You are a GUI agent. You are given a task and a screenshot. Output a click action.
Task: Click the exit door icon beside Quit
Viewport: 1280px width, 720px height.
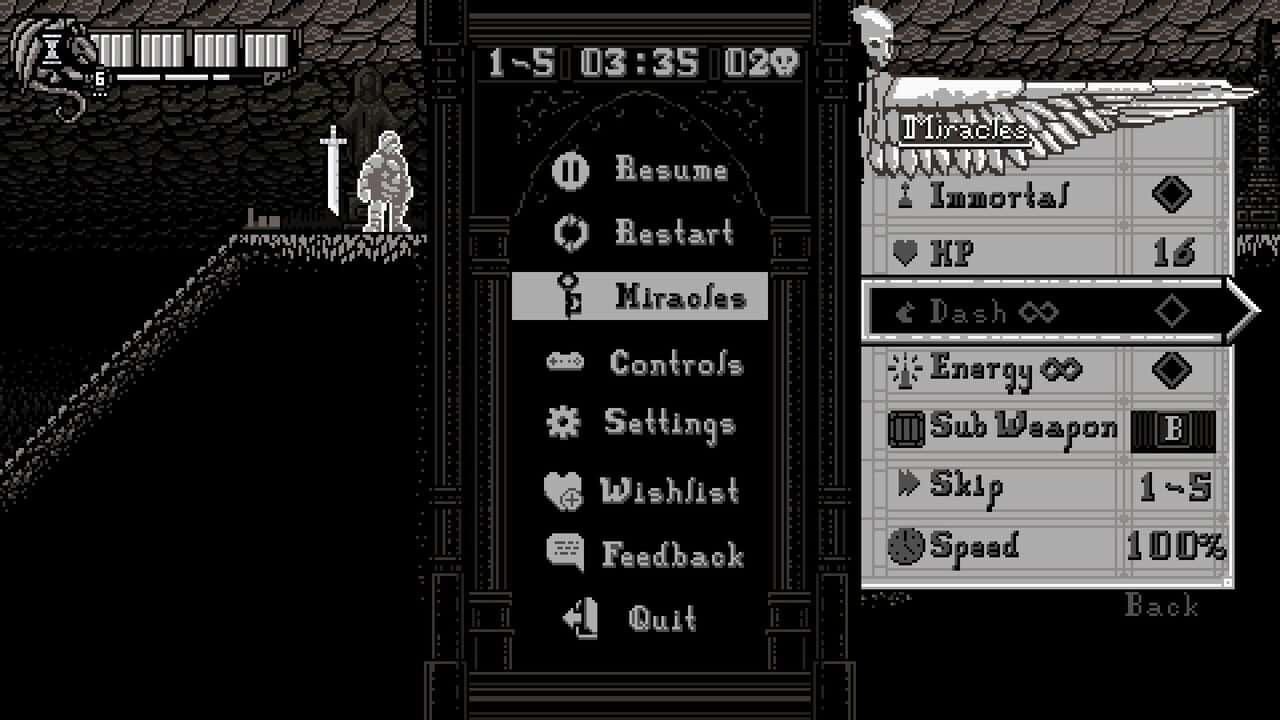[x=567, y=619]
